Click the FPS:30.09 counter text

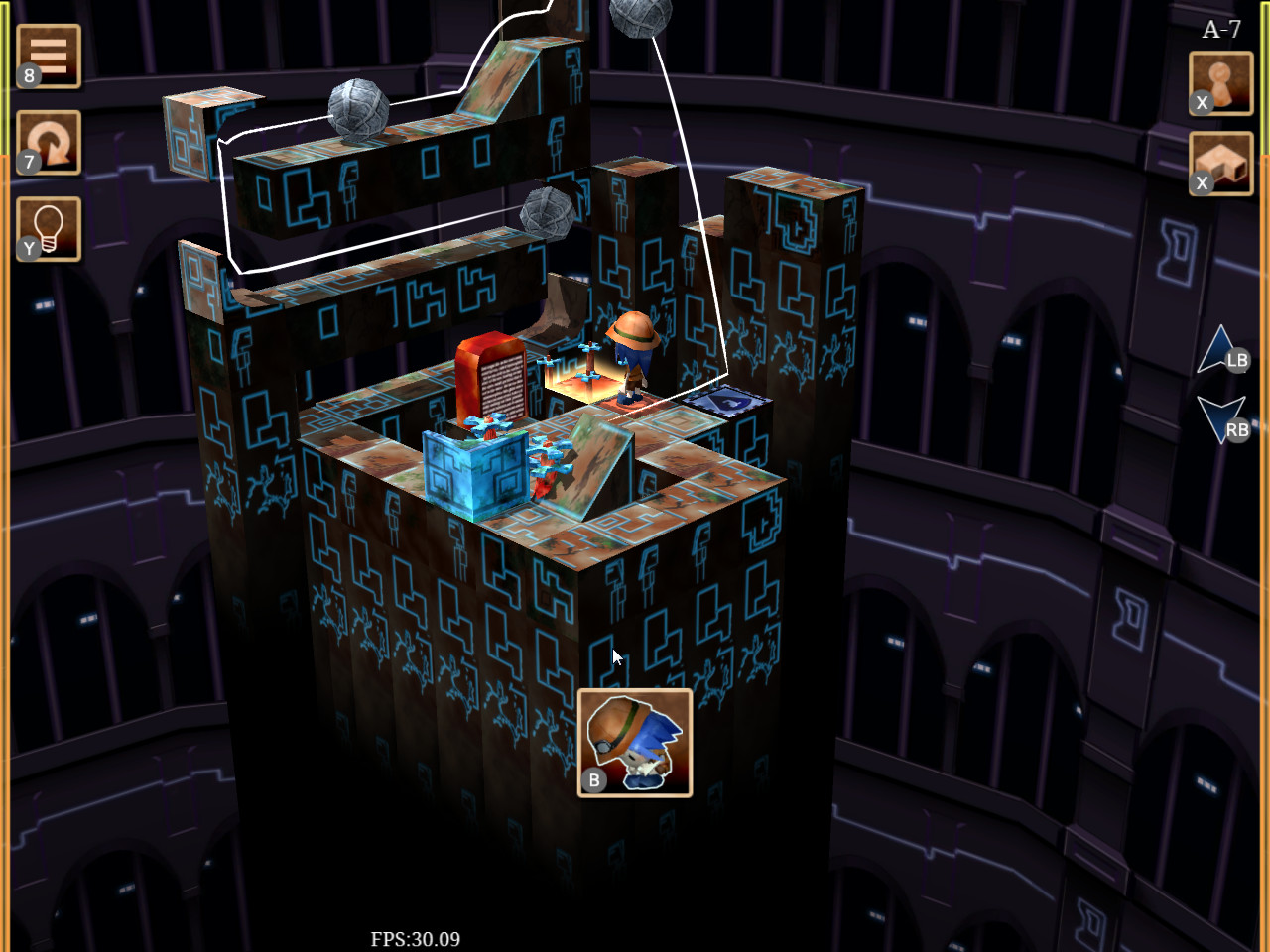(416, 937)
